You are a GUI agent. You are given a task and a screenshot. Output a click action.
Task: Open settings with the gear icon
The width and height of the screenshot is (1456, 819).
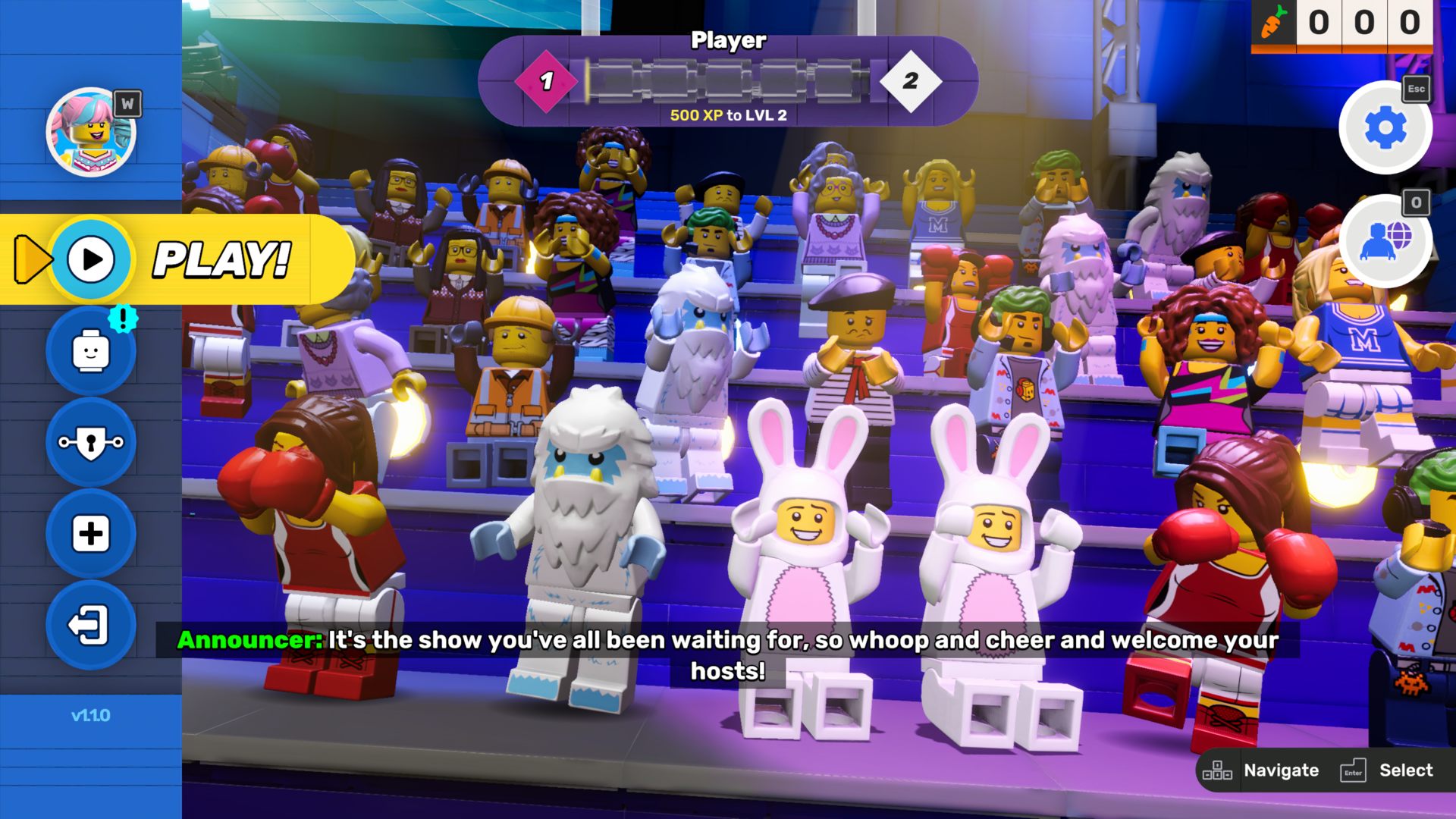tap(1385, 128)
